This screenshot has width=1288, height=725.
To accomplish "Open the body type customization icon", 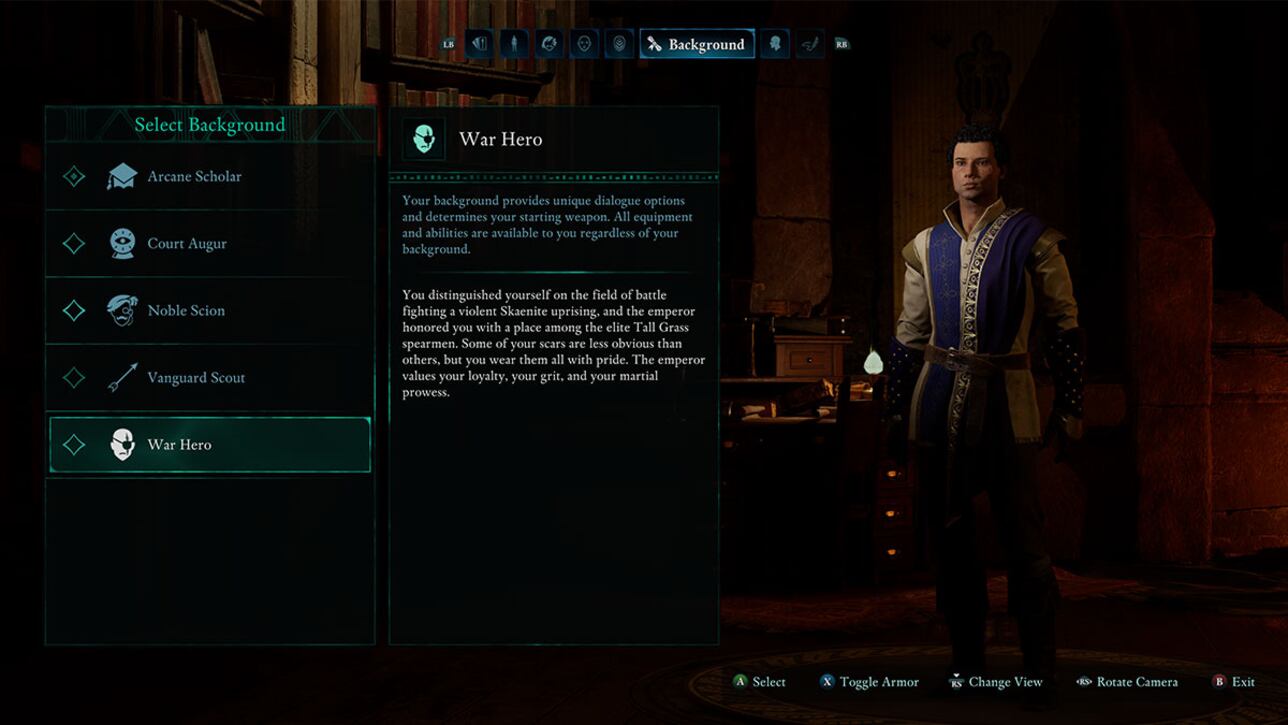I will click(513, 43).
